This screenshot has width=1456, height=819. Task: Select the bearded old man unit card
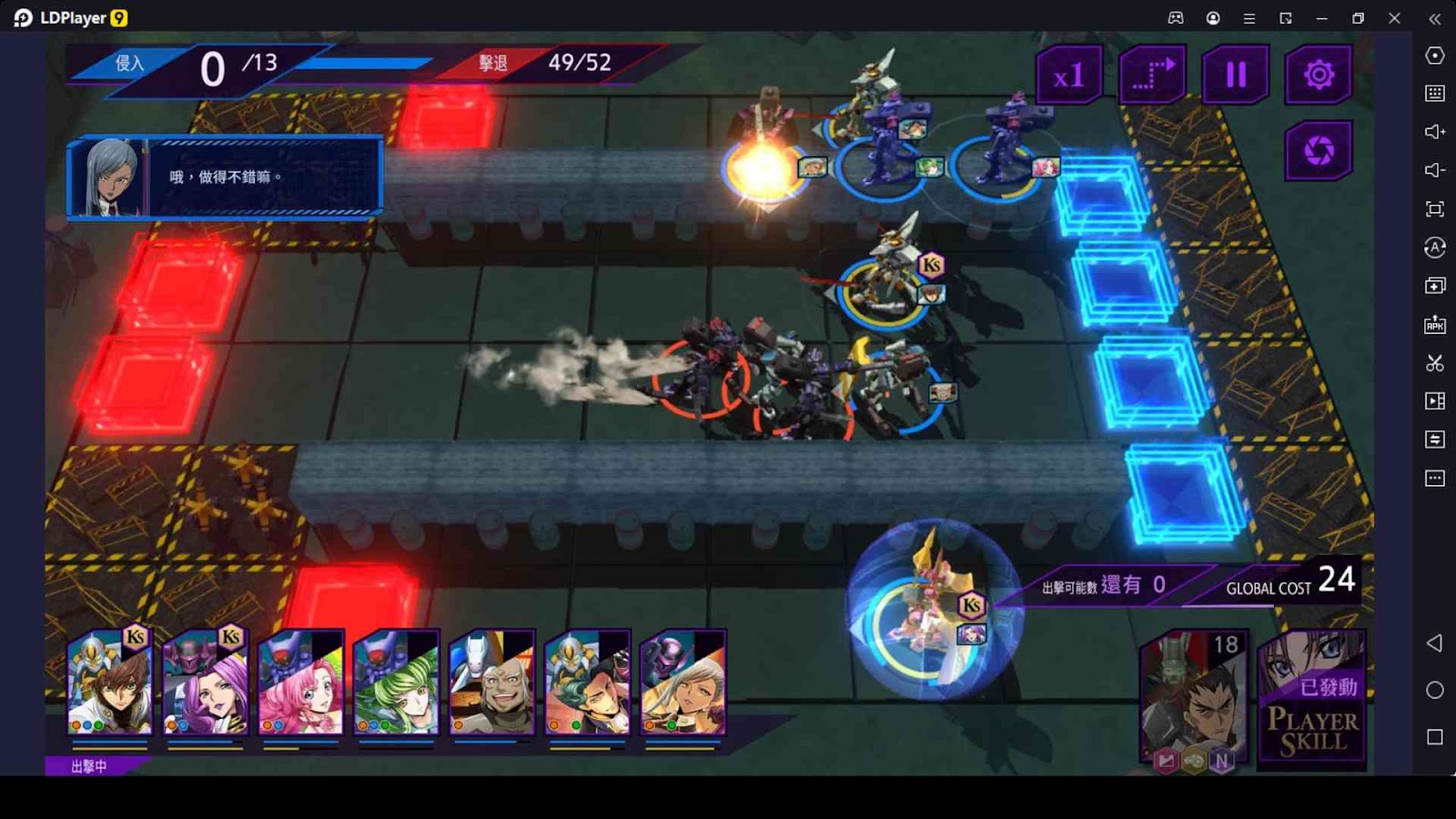[492, 682]
